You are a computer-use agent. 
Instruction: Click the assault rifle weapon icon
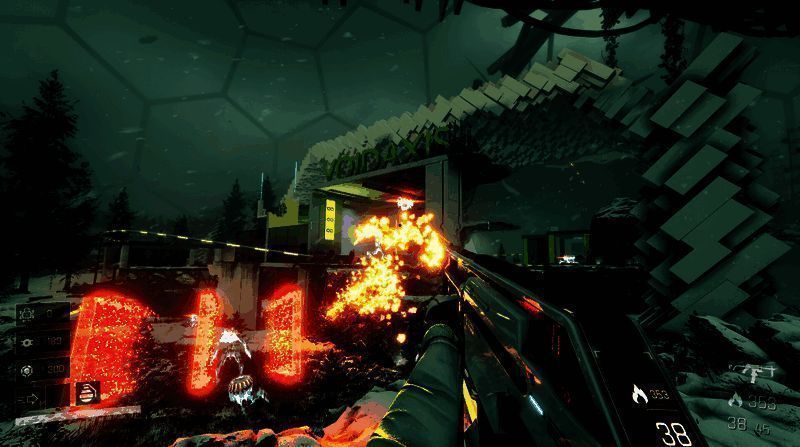[750, 372]
